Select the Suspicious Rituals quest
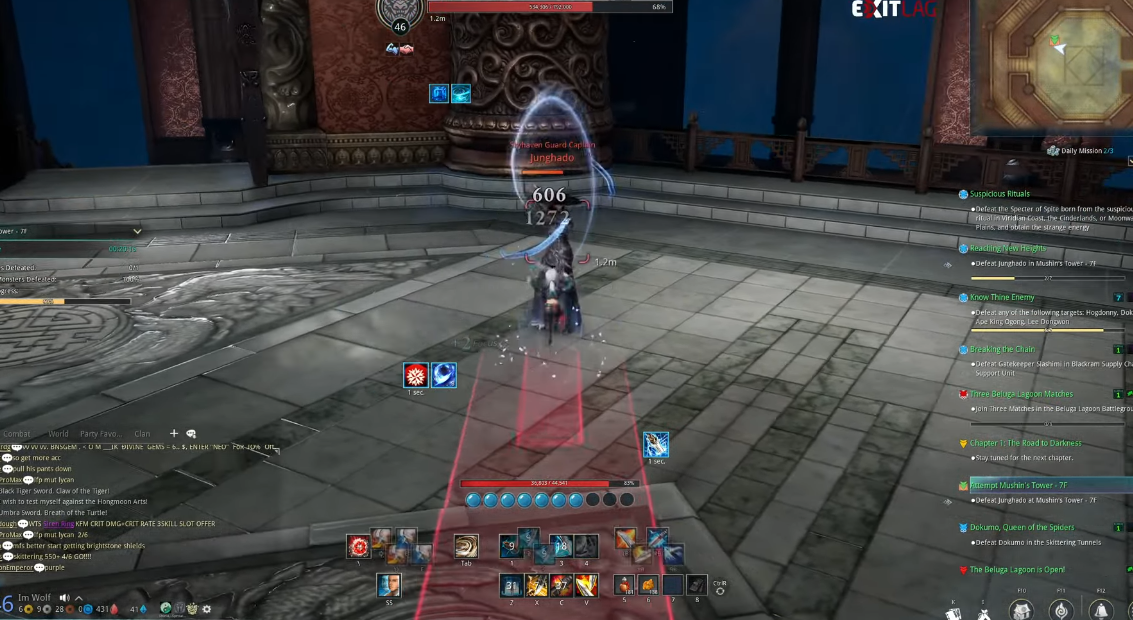The image size is (1133, 620). pyautogui.click(x=999, y=194)
